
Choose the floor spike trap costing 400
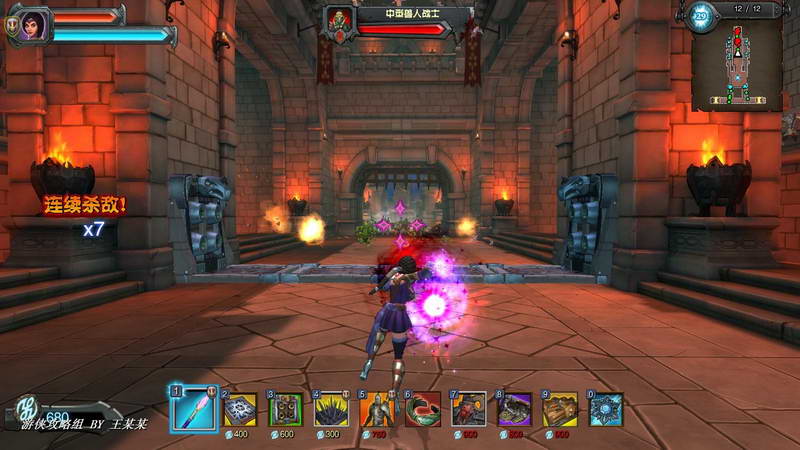[x=240, y=410]
